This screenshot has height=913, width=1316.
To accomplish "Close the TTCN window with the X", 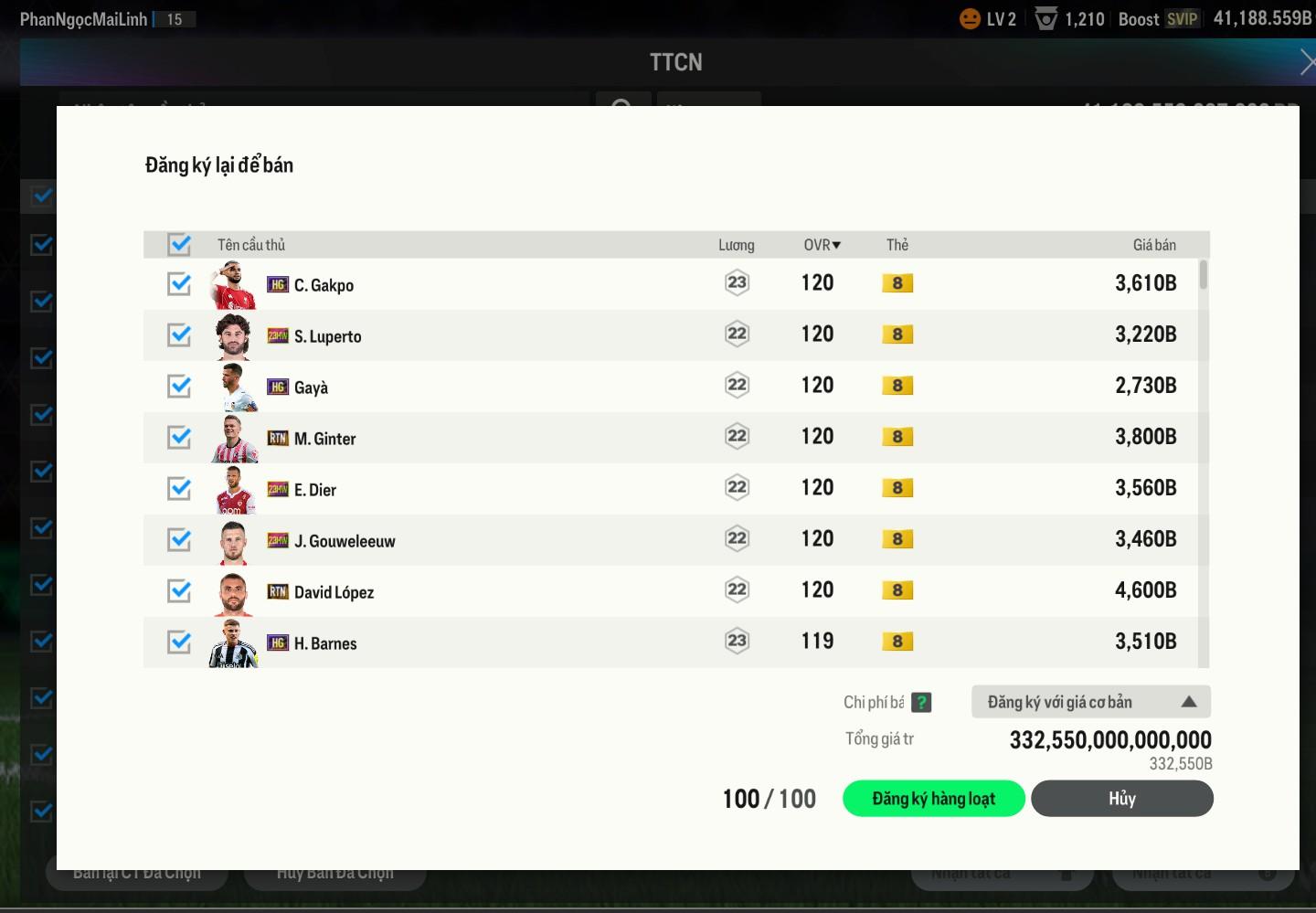I will click(x=1307, y=62).
